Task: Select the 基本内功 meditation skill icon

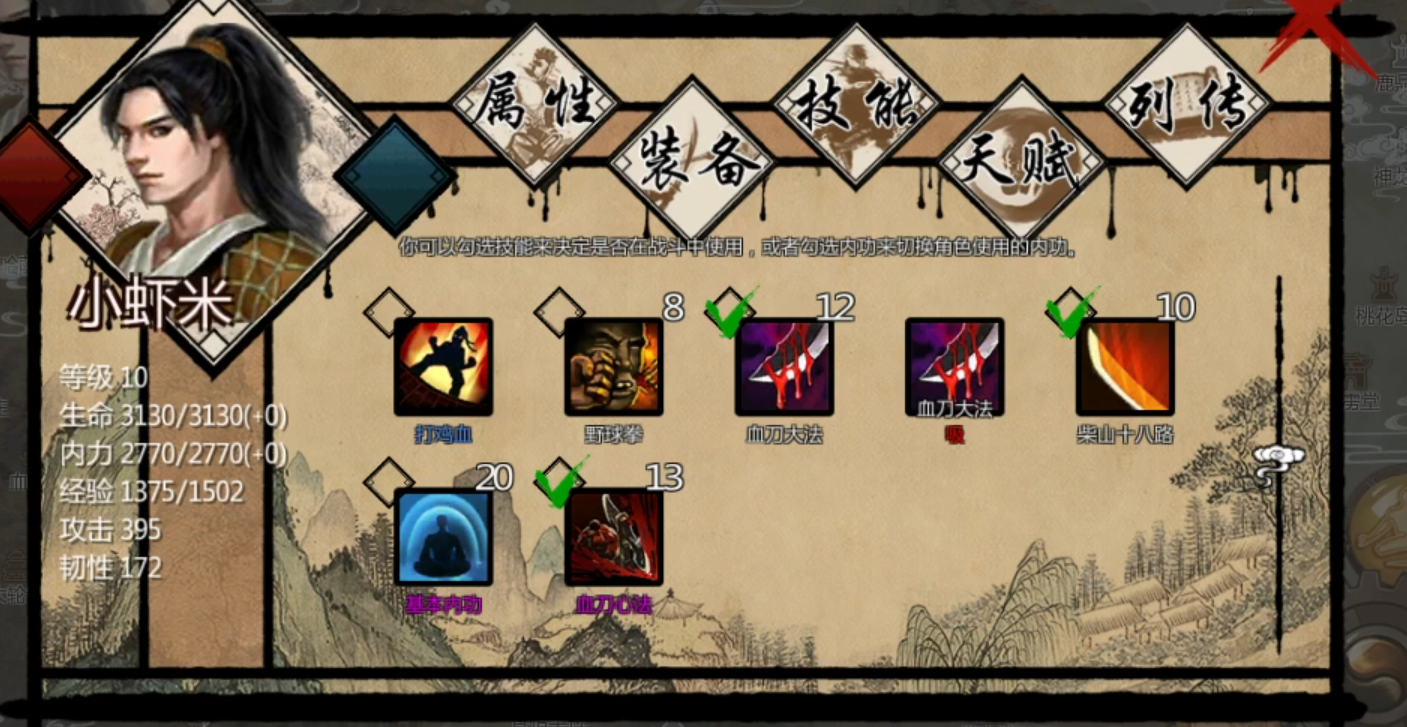Action: (x=443, y=536)
